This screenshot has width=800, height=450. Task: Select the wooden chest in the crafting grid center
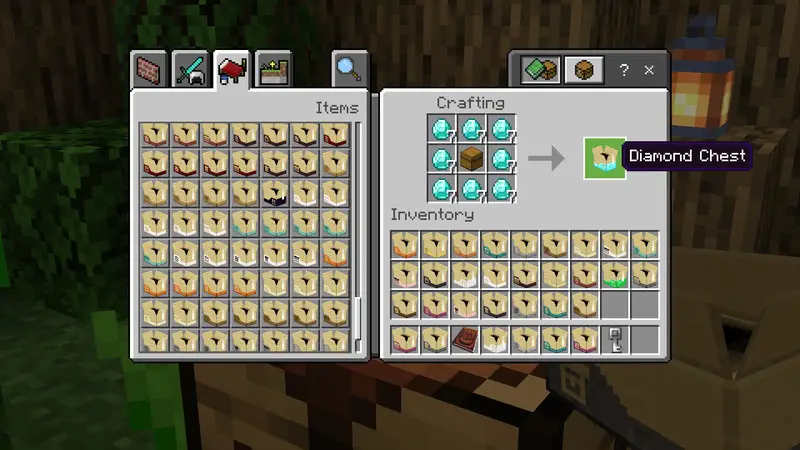pos(474,158)
